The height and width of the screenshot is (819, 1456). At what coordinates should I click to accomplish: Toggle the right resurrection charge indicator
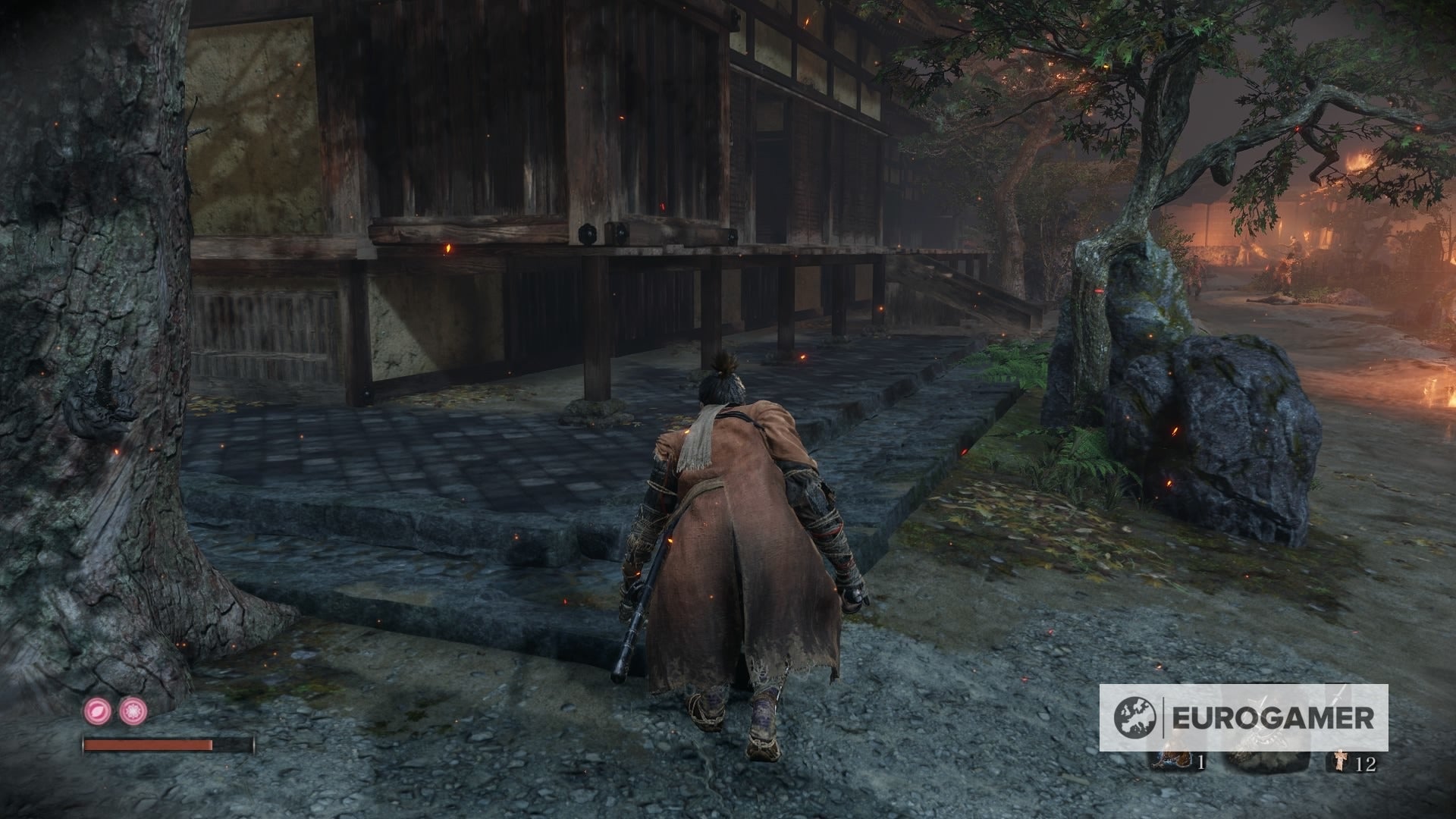(x=133, y=711)
